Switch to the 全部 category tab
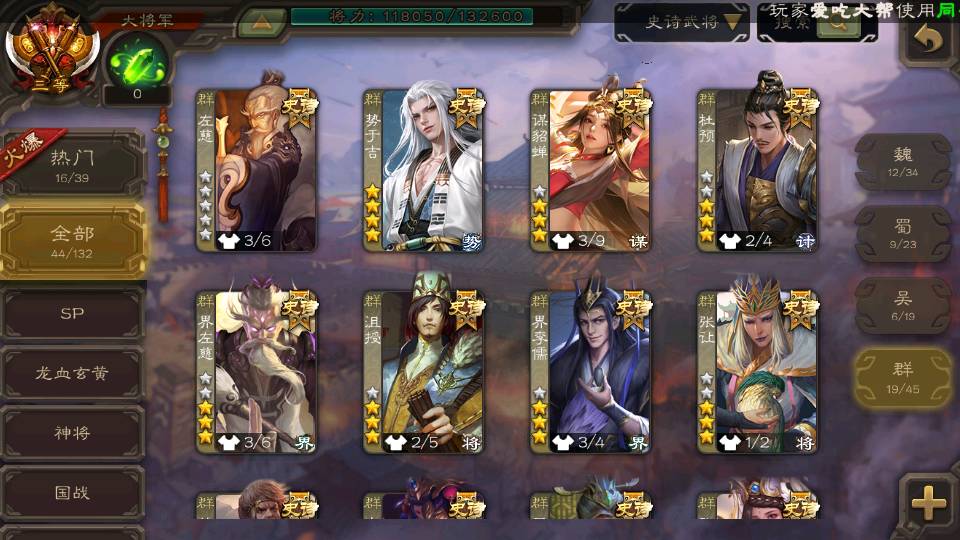The height and width of the screenshot is (540, 960). (72, 239)
